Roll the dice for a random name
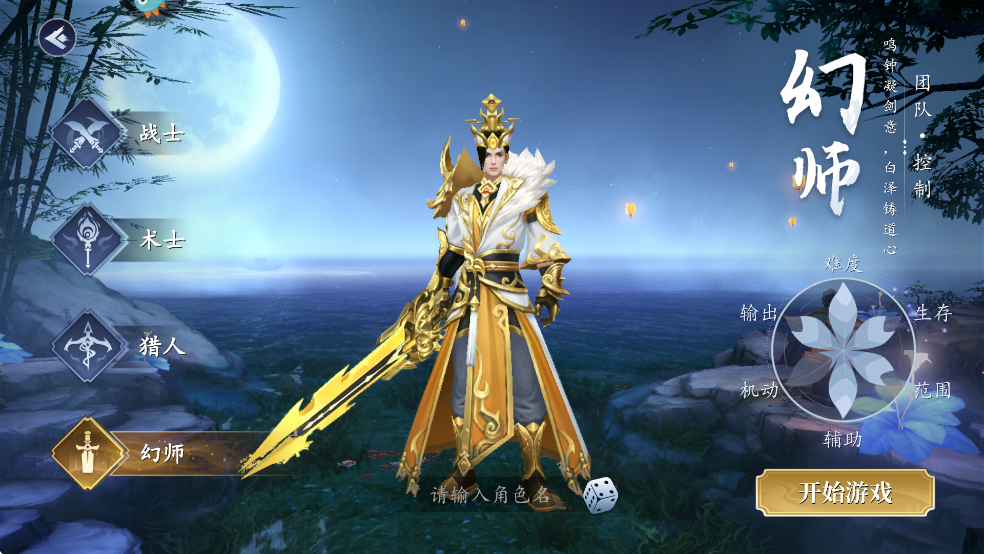 [x=599, y=494]
